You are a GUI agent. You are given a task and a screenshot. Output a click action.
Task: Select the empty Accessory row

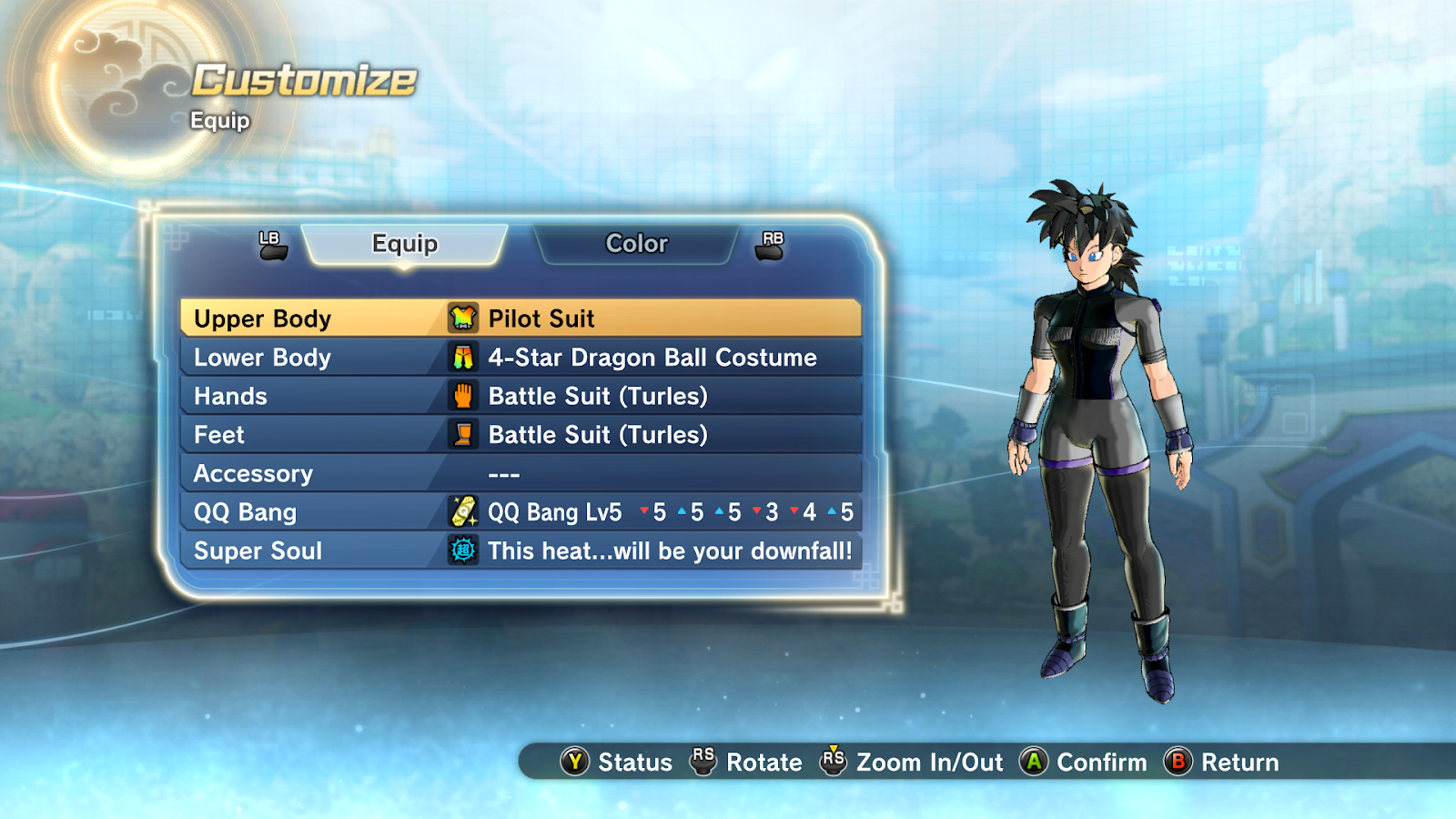pos(521,474)
